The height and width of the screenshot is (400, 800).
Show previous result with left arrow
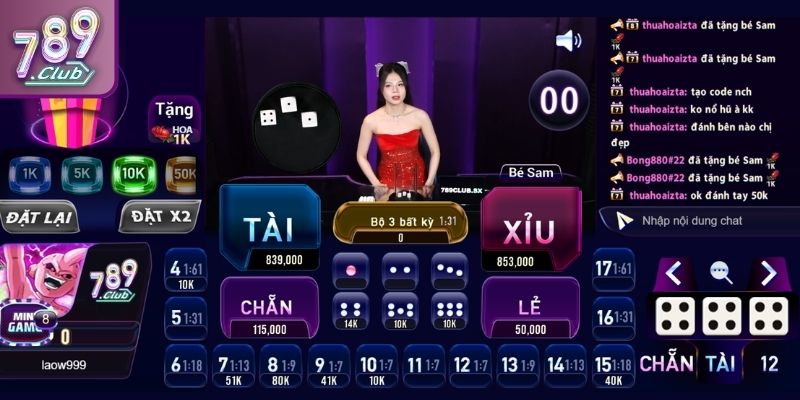click(x=674, y=272)
